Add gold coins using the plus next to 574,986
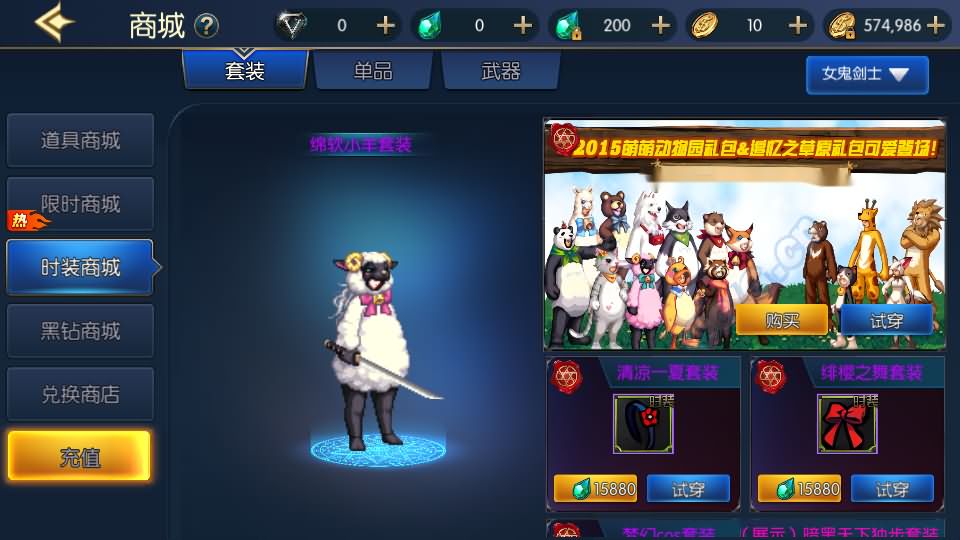This screenshot has height=540, width=960. [x=936, y=25]
